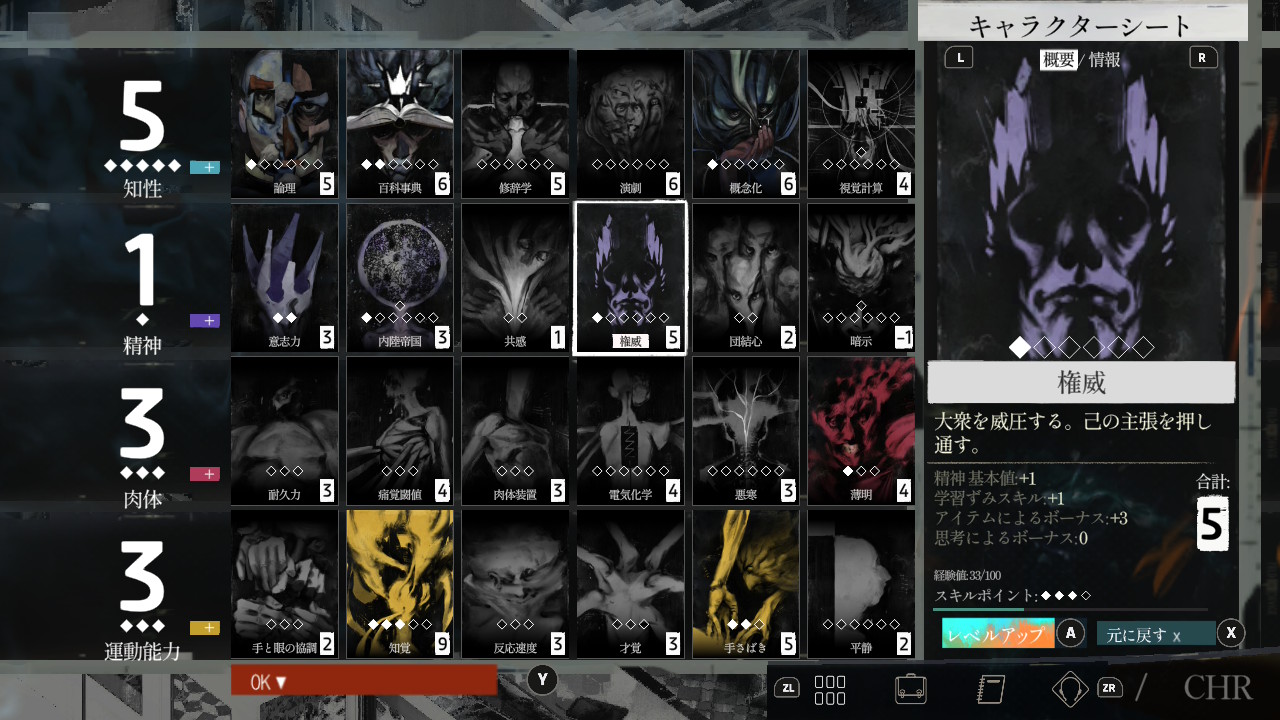Open the journal notebook icon
Viewport: 1280px width, 720px height.
[x=990, y=688]
